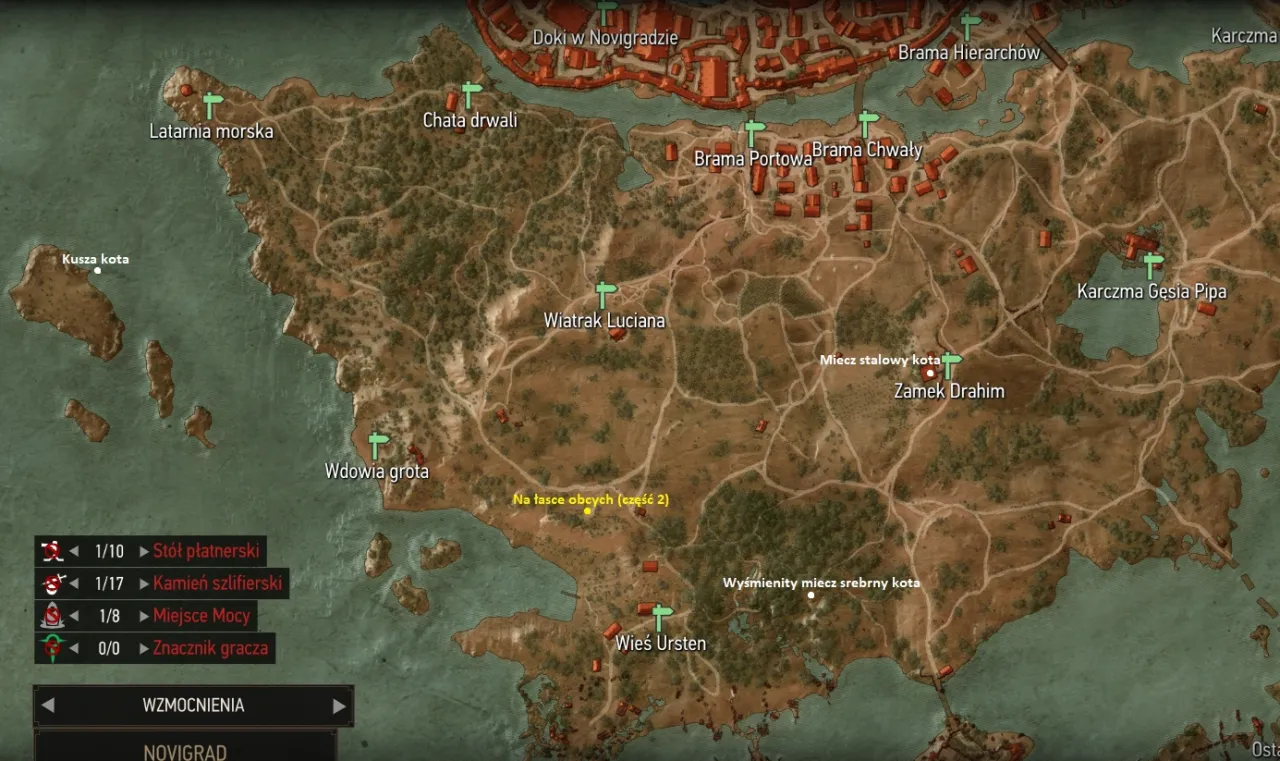1280x761 pixels.
Task: Click the Wdowia grota signpost marker
Action: [377, 445]
